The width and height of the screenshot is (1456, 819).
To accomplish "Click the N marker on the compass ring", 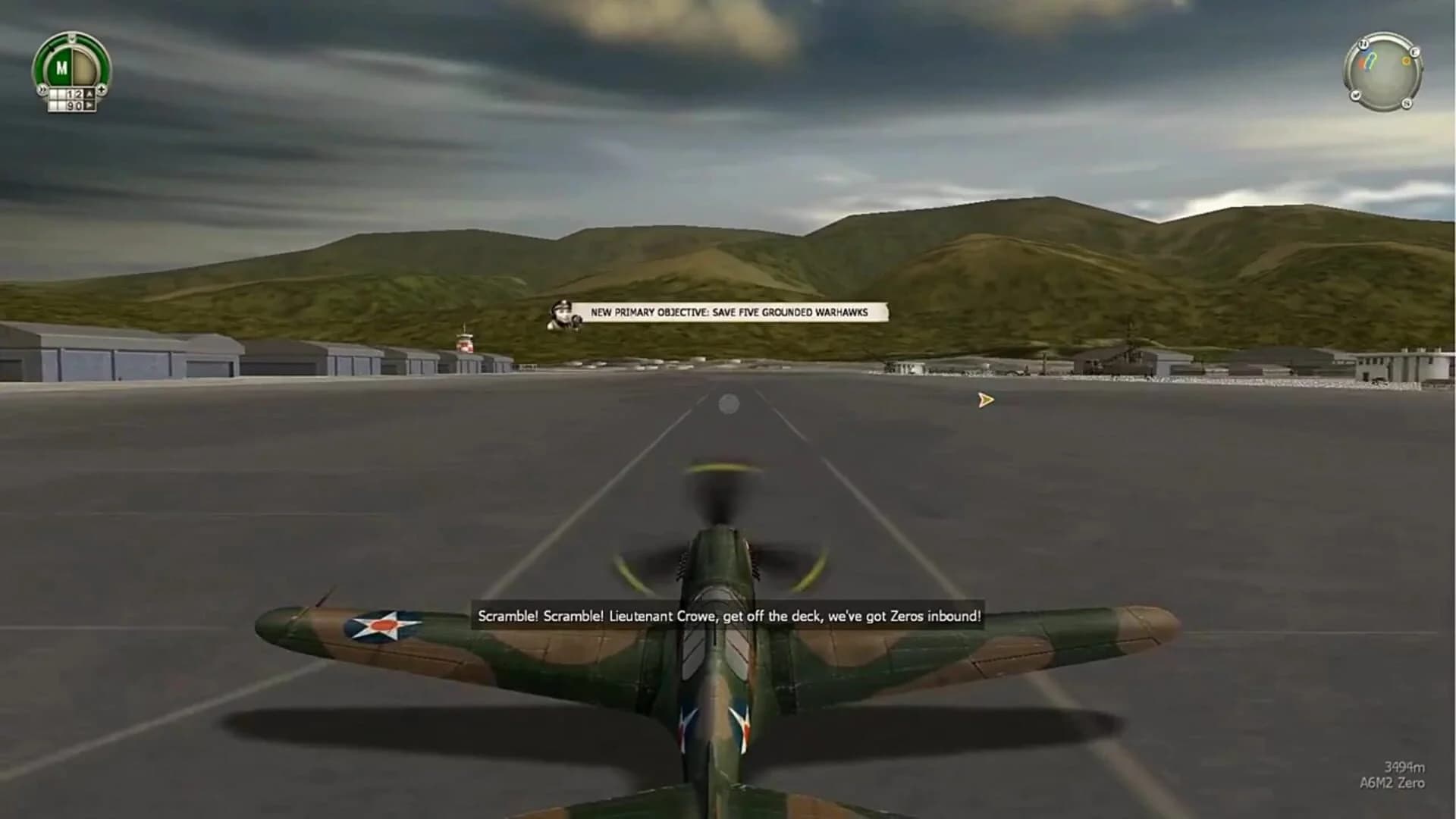I will click(x=1363, y=44).
